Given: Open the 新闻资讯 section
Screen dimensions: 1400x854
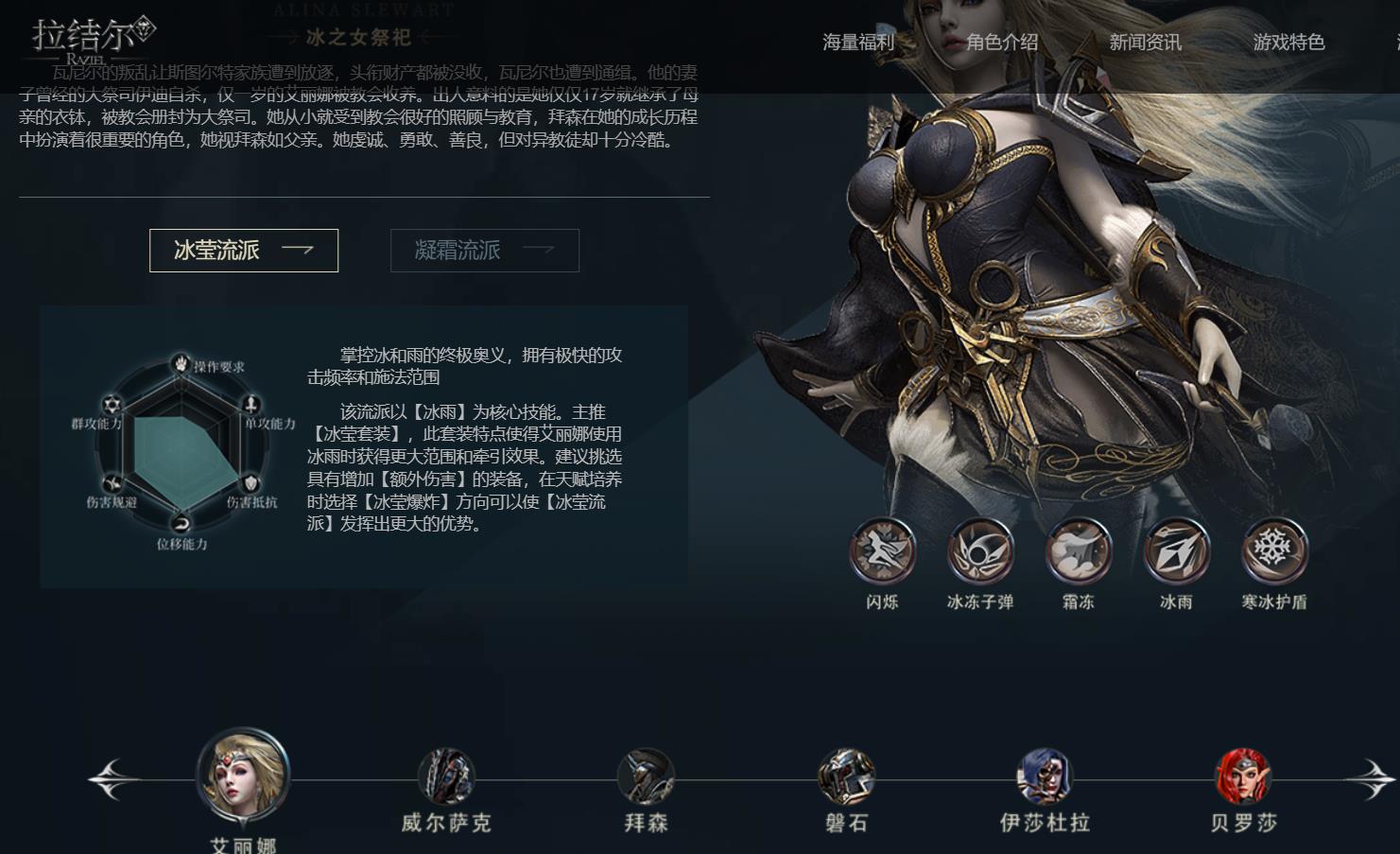Looking at the screenshot, I should (x=1145, y=42).
